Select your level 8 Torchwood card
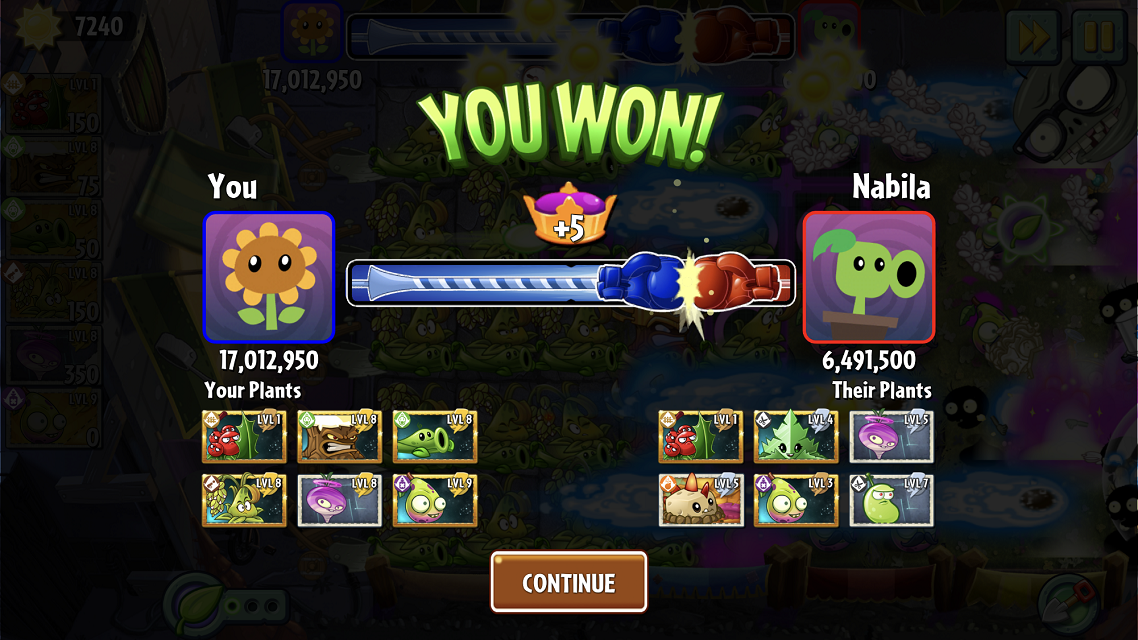This screenshot has width=1138, height=640. pyautogui.click(x=339, y=437)
